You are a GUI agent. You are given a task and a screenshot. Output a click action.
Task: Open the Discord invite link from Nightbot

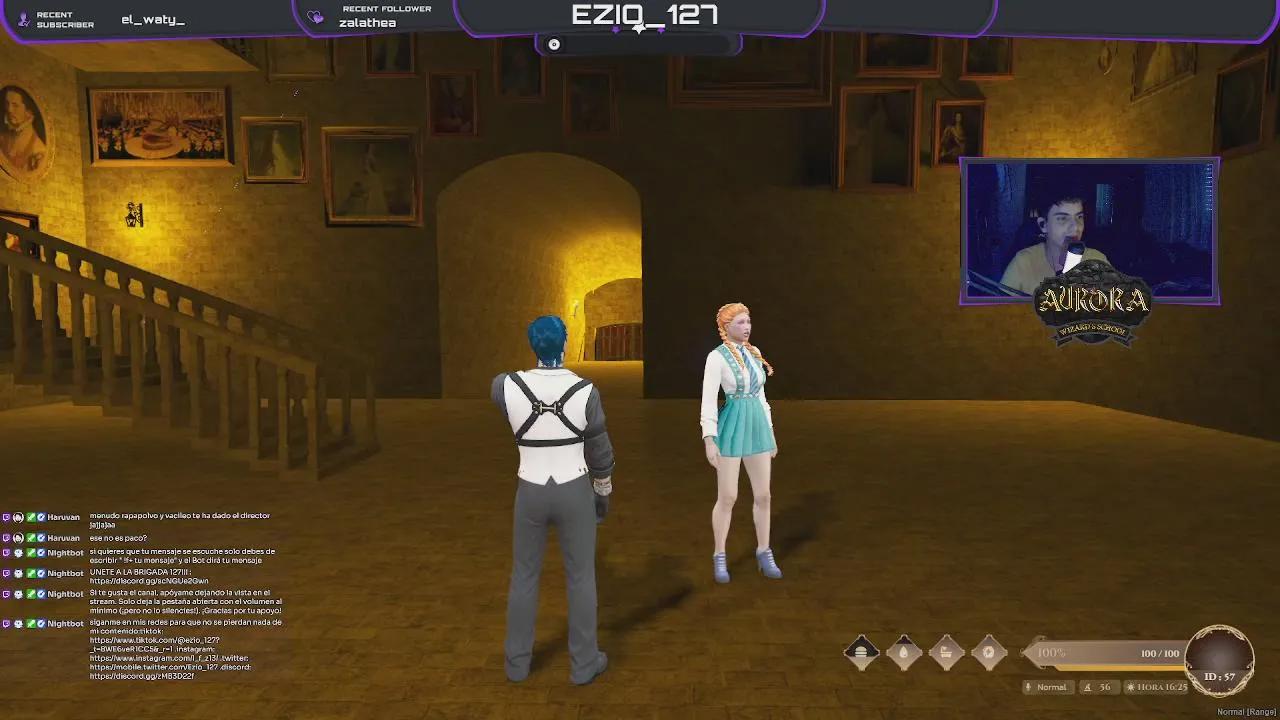click(150, 581)
